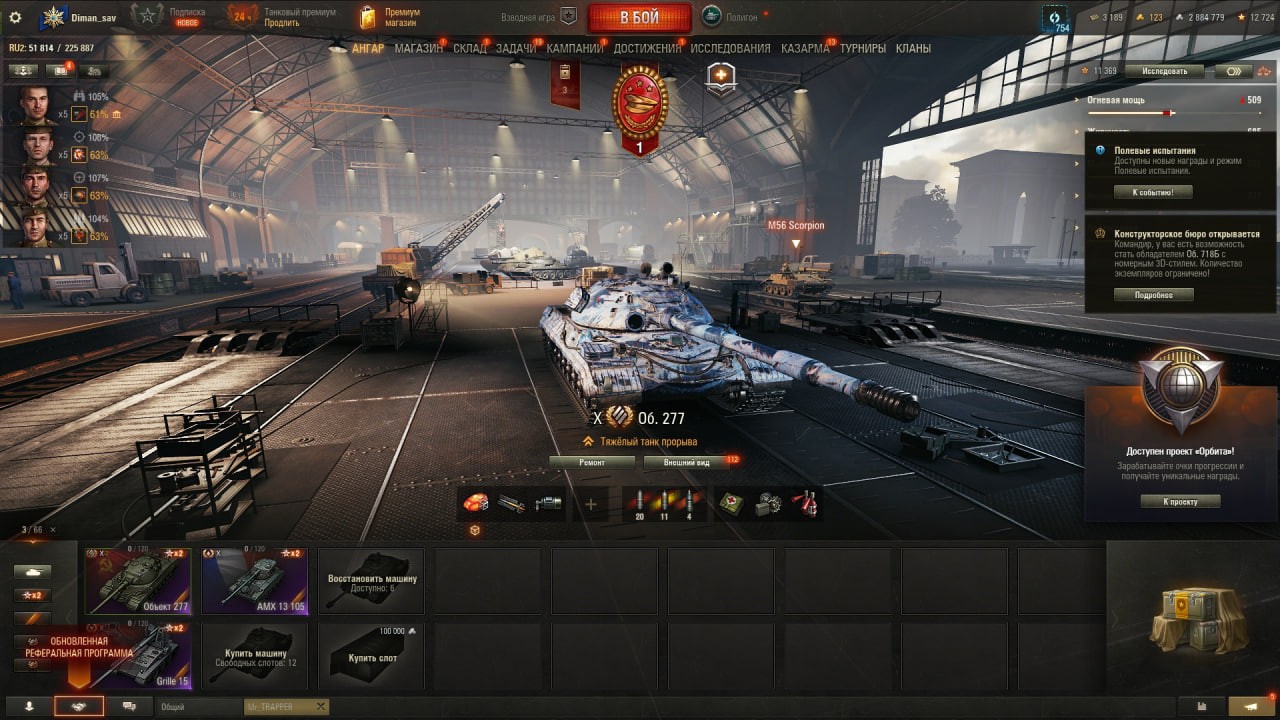Click the Ремонт button
This screenshot has height=720, width=1280.
tap(592, 462)
